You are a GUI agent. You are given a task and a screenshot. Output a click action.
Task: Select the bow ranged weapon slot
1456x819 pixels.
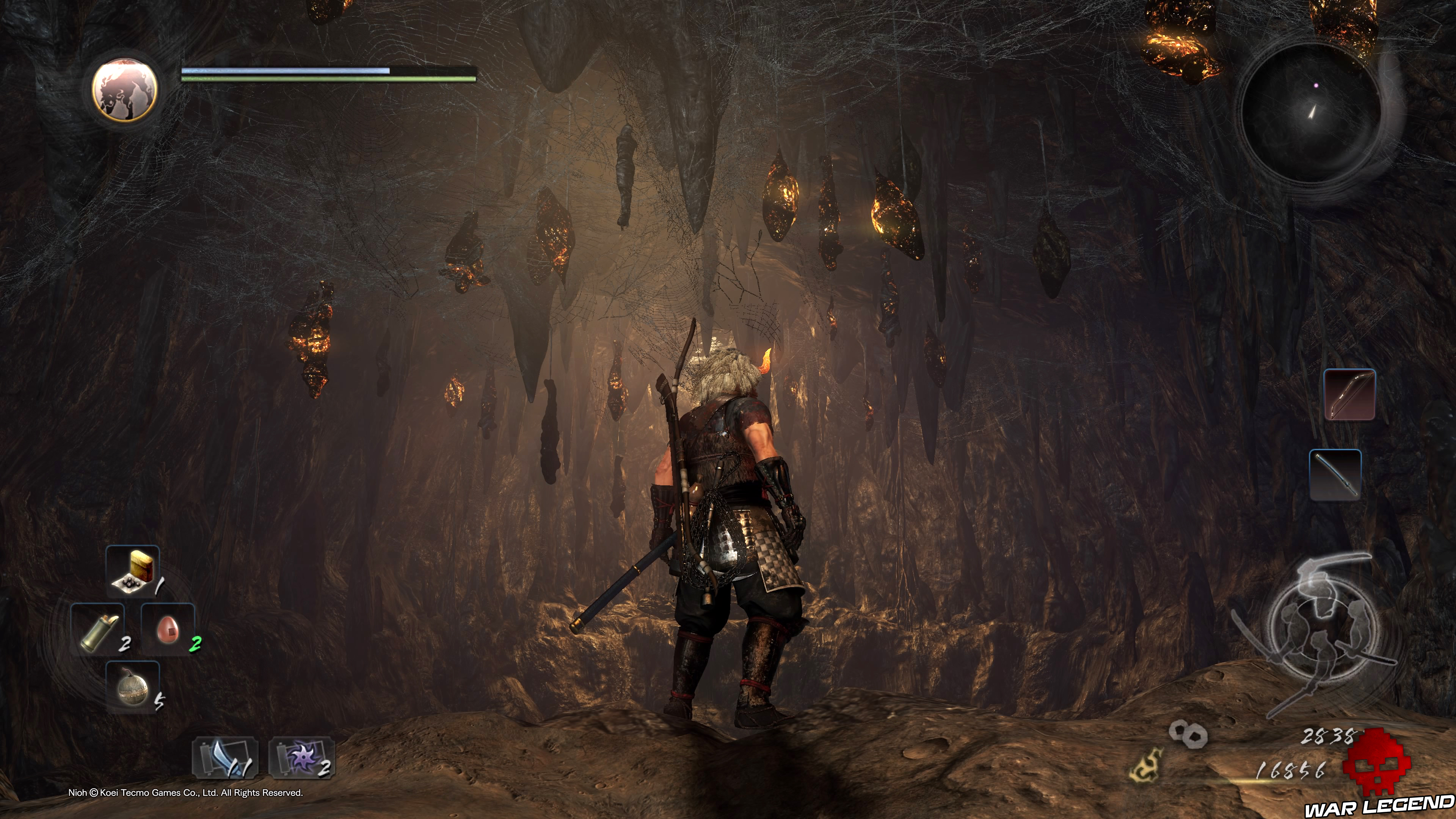1350,394
